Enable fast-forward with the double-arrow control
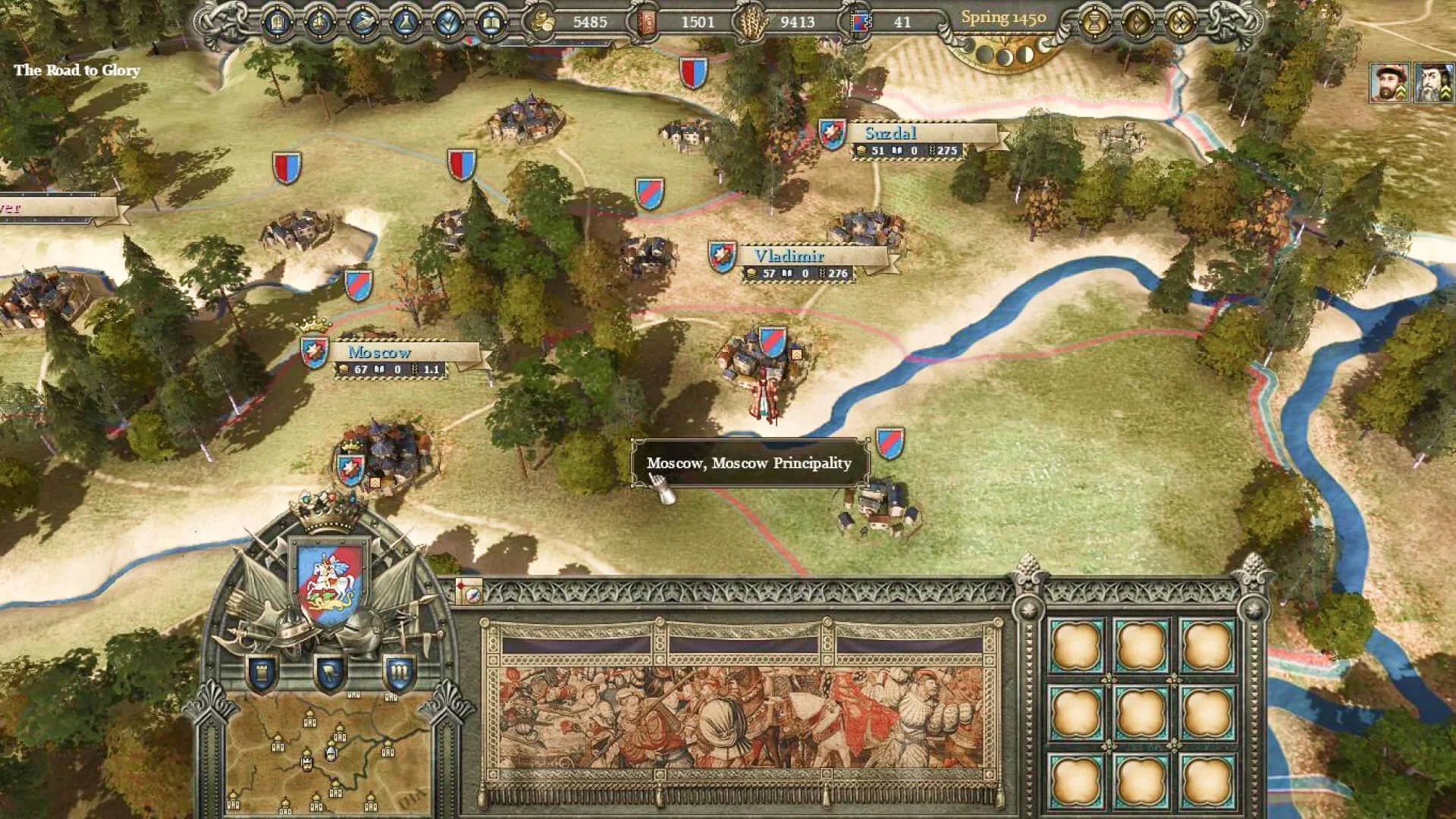The height and width of the screenshot is (819, 1456). tap(1181, 23)
